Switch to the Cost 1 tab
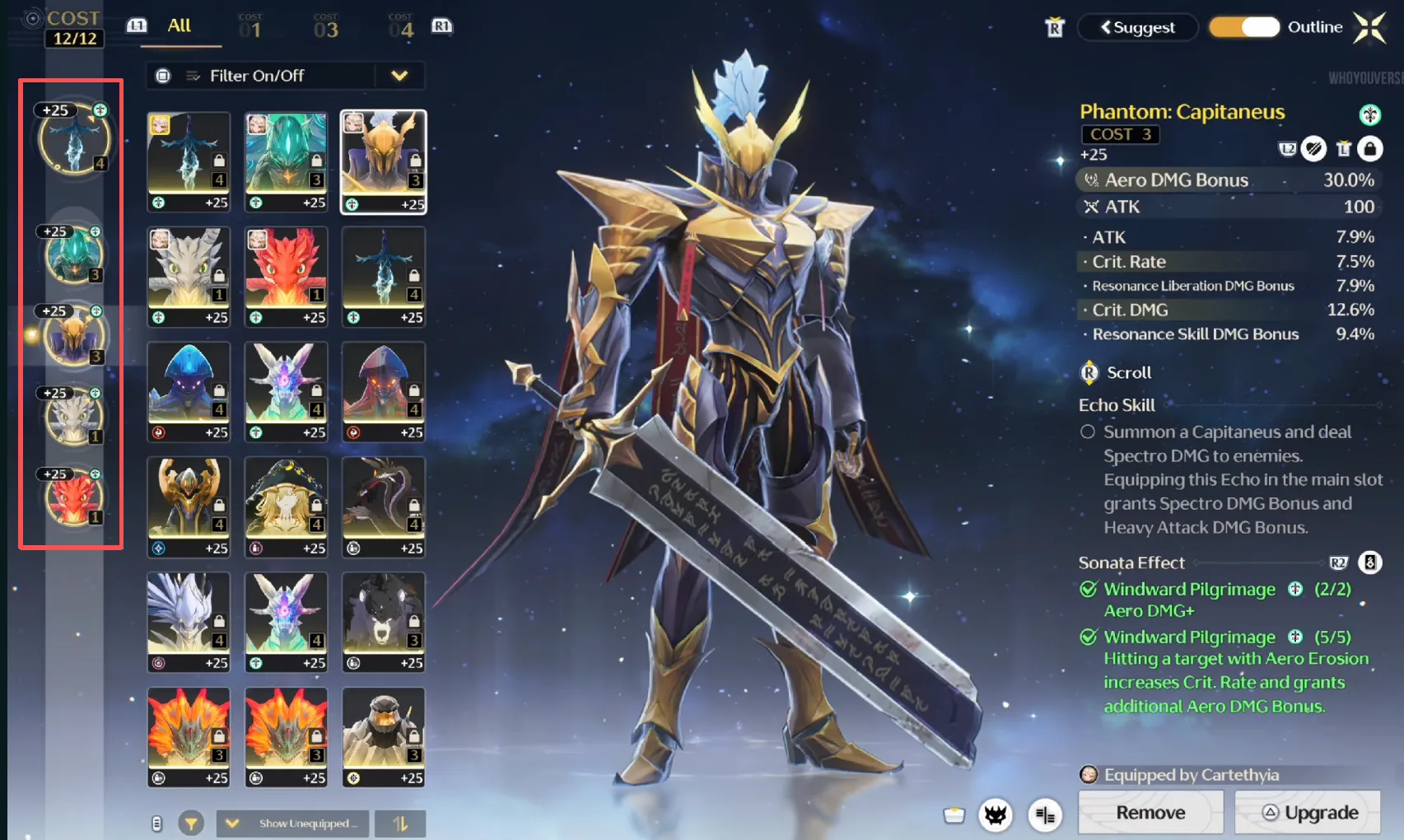 coord(250,28)
